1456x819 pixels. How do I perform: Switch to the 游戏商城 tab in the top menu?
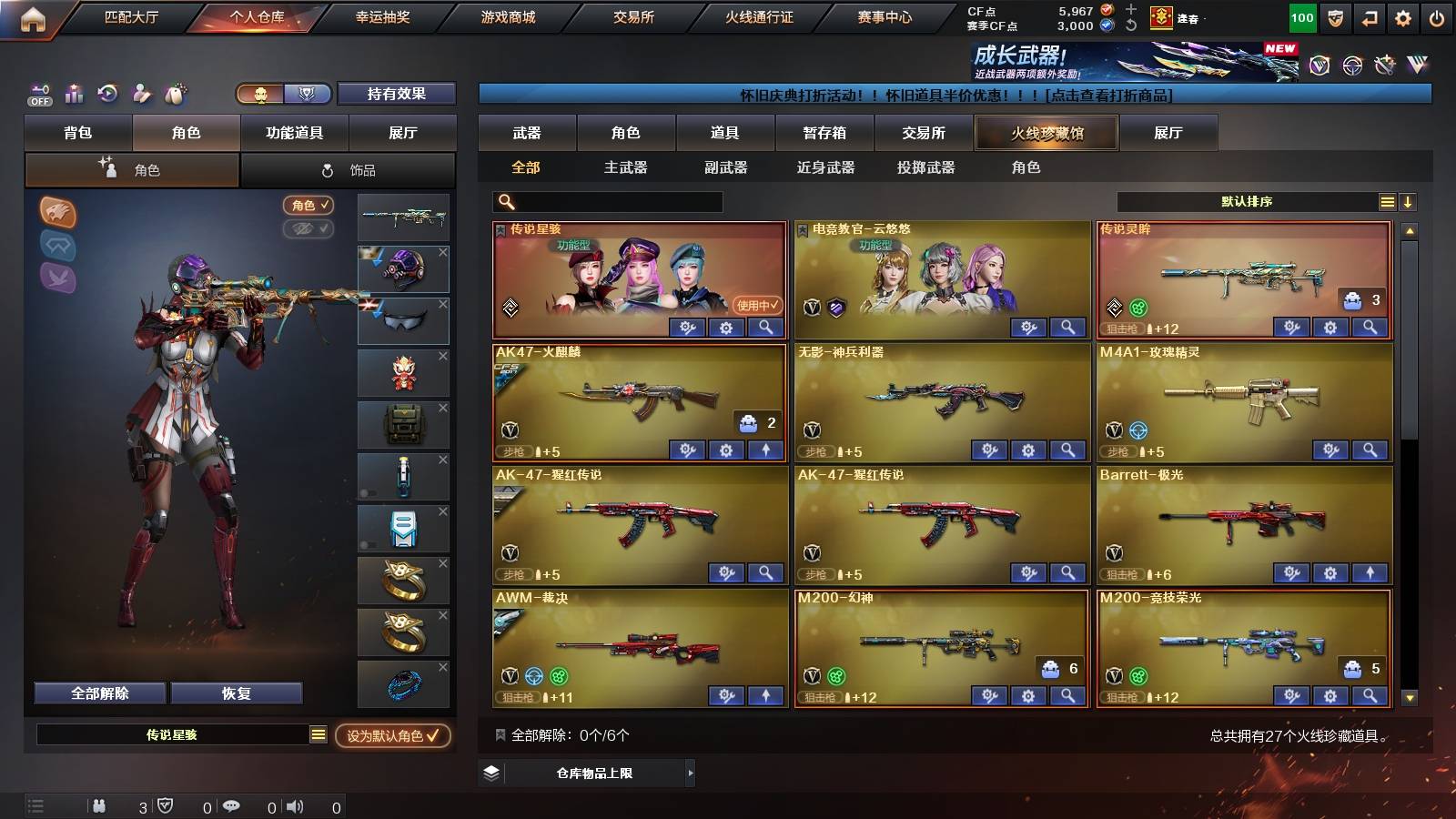click(x=508, y=15)
